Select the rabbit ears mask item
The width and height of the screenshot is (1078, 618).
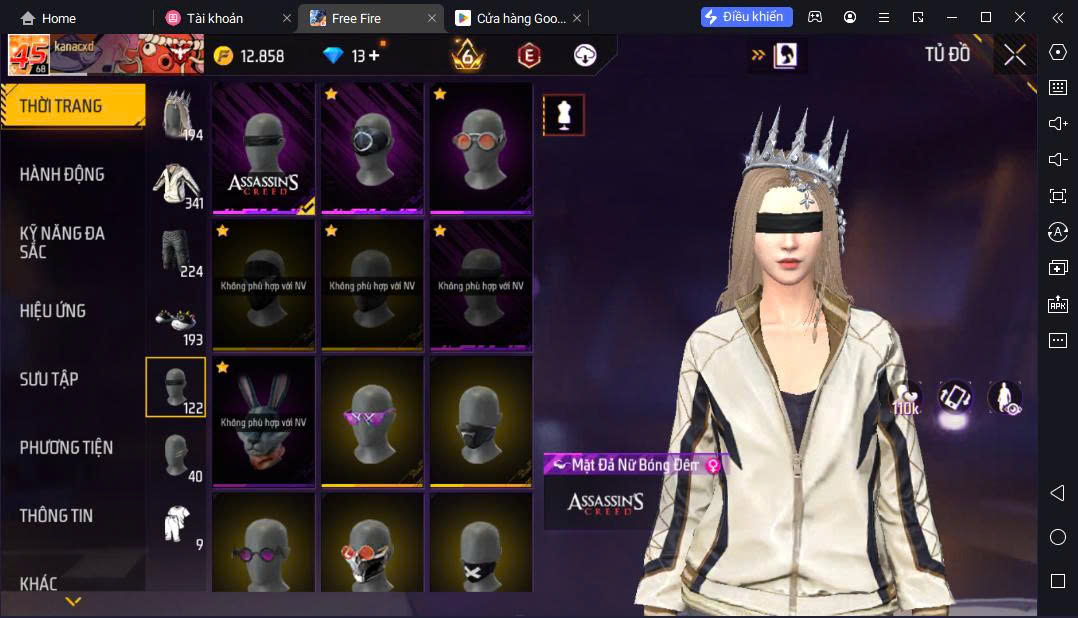[264, 422]
